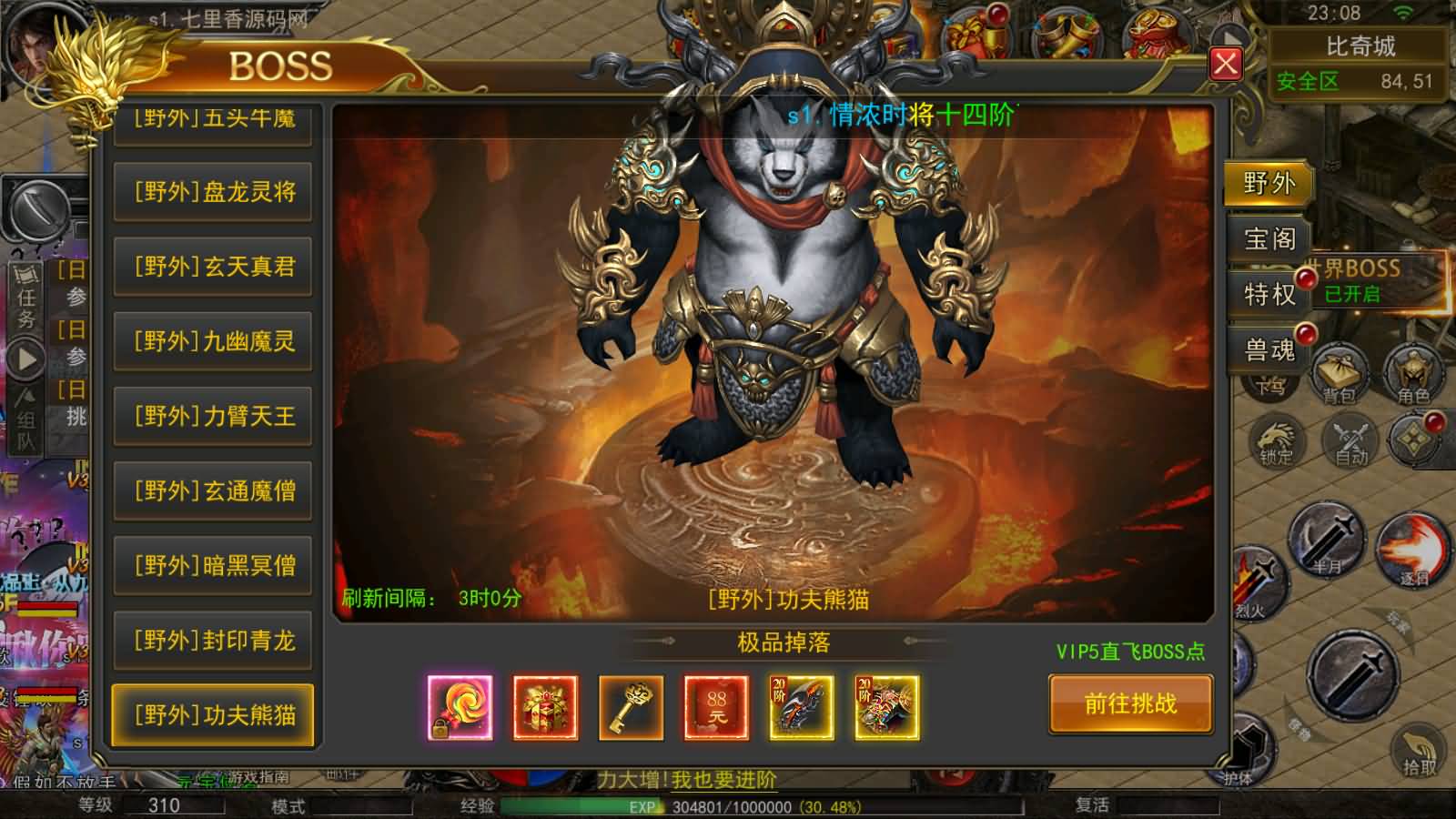Go challenge the boss via 前往挑战

(1130, 703)
